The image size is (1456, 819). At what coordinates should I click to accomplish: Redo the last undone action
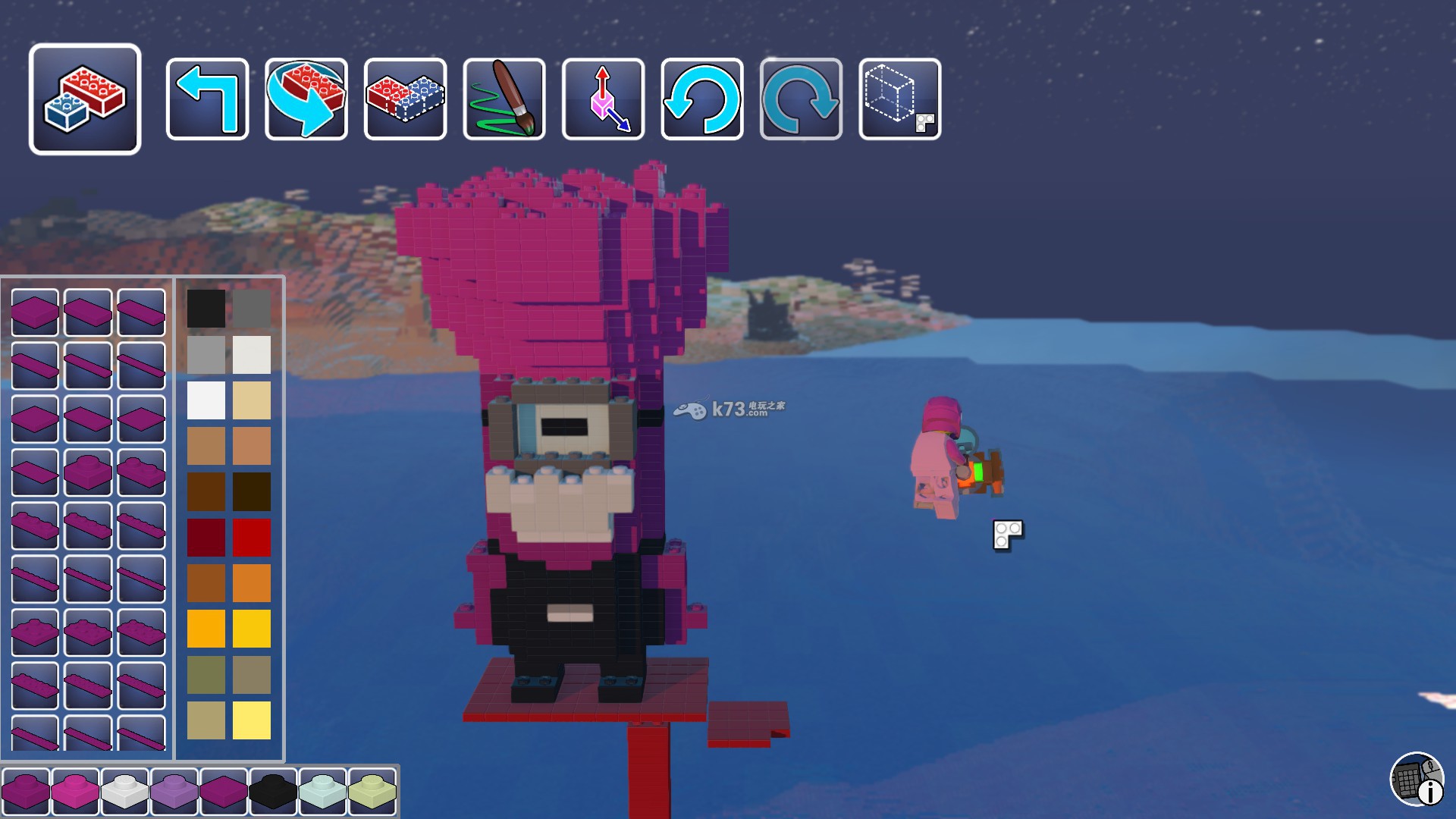pyautogui.click(x=801, y=99)
